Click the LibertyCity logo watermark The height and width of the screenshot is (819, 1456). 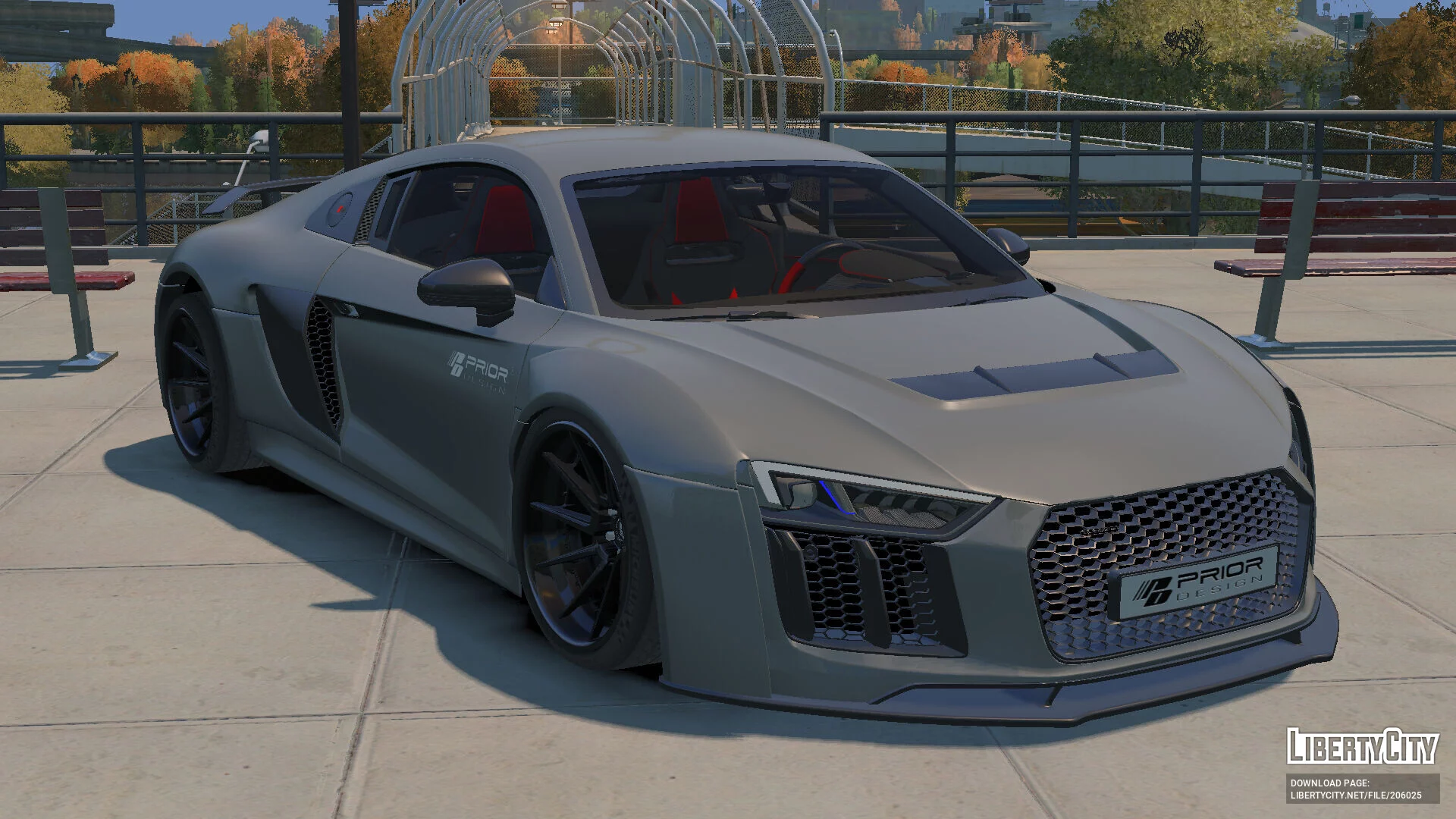tap(1362, 746)
